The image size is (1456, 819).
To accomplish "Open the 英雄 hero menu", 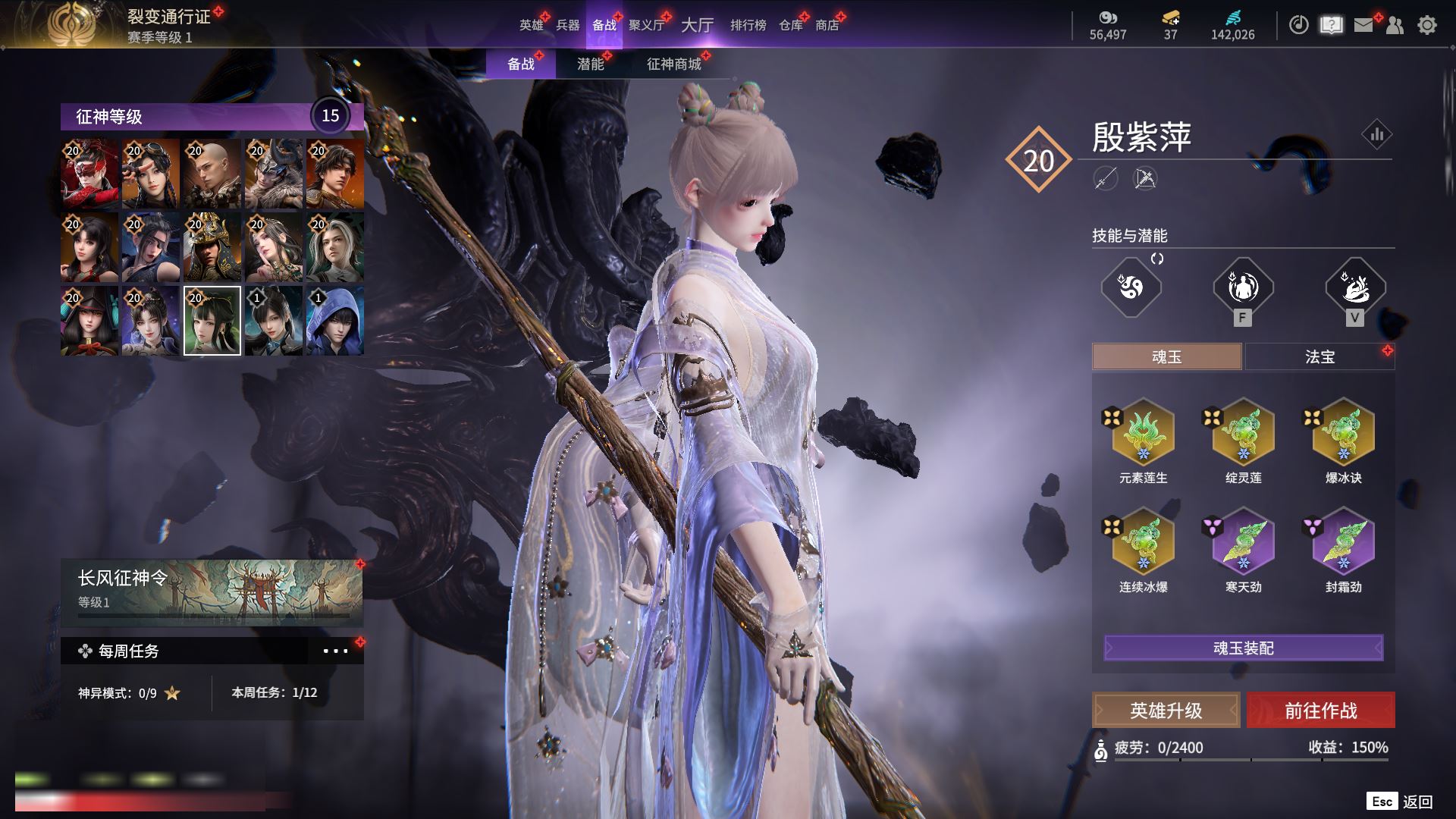I will [x=531, y=25].
